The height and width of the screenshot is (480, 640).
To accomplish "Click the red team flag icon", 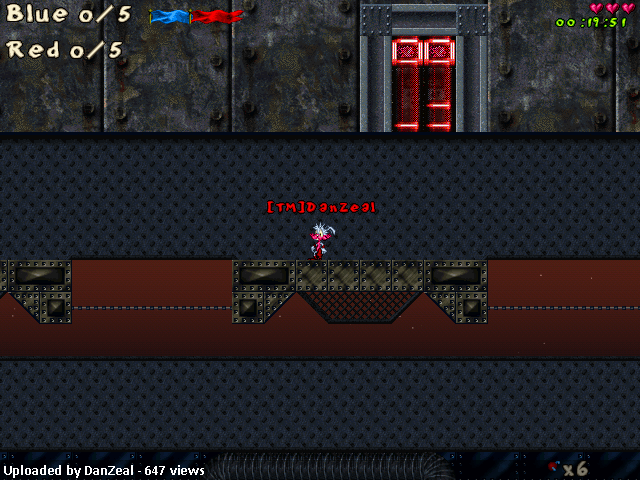I will coord(216,16).
